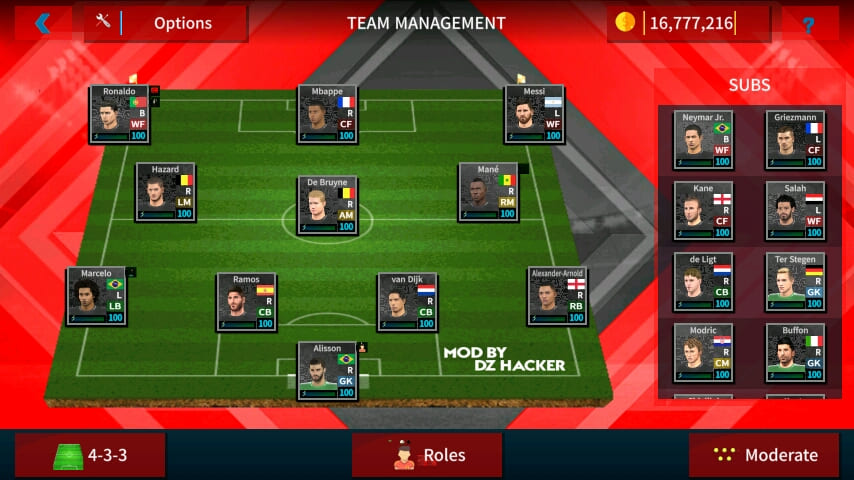Viewport: 854px width, 480px height.
Task: Pick substitute Neymar Jr.
Action: click(x=703, y=139)
